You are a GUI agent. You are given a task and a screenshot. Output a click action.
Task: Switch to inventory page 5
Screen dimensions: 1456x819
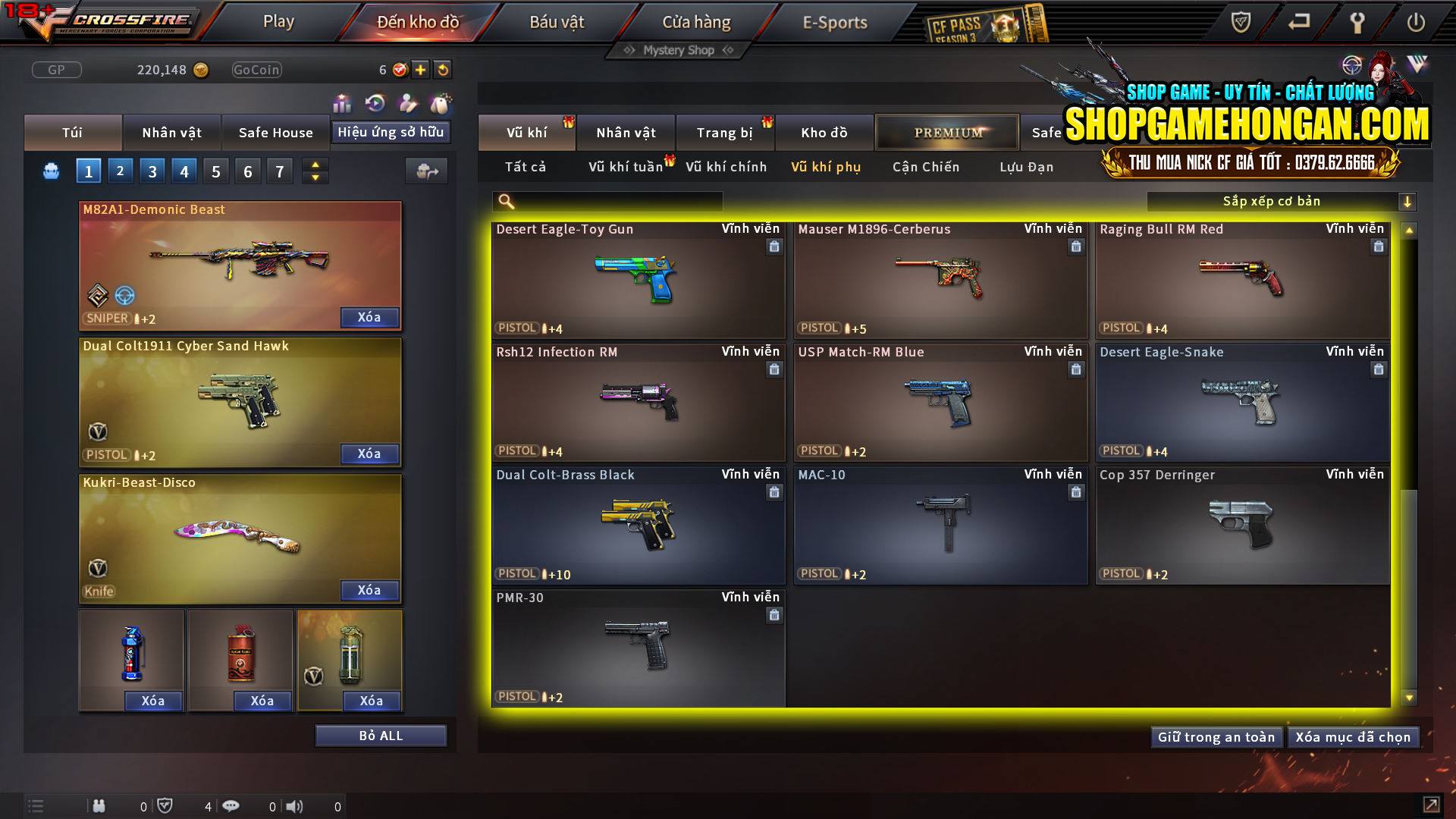(215, 171)
